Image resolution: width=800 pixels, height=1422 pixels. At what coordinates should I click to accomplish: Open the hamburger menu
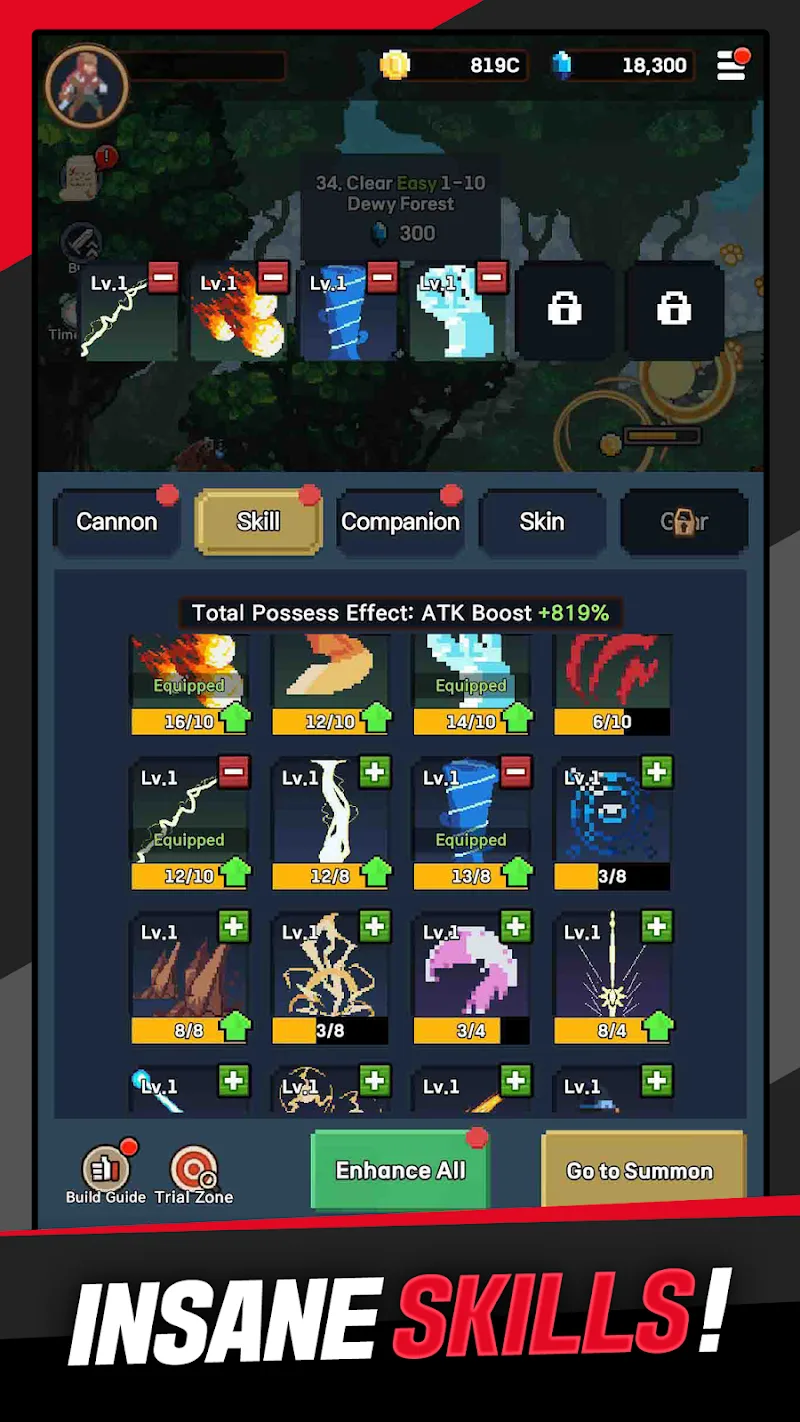click(x=731, y=66)
